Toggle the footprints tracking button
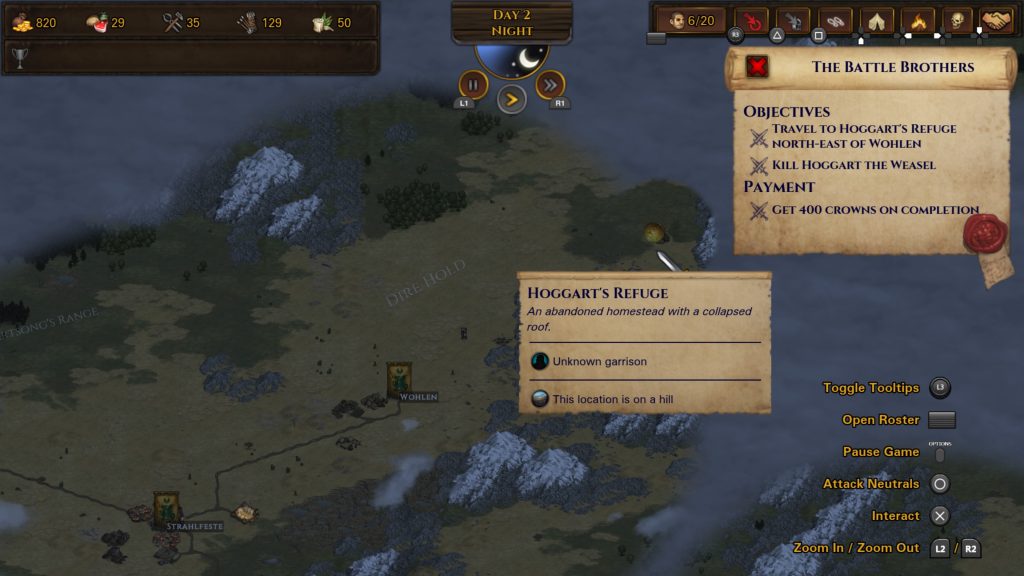Image resolution: width=1024 pixels, height=576 pixels. click(834, 20)
